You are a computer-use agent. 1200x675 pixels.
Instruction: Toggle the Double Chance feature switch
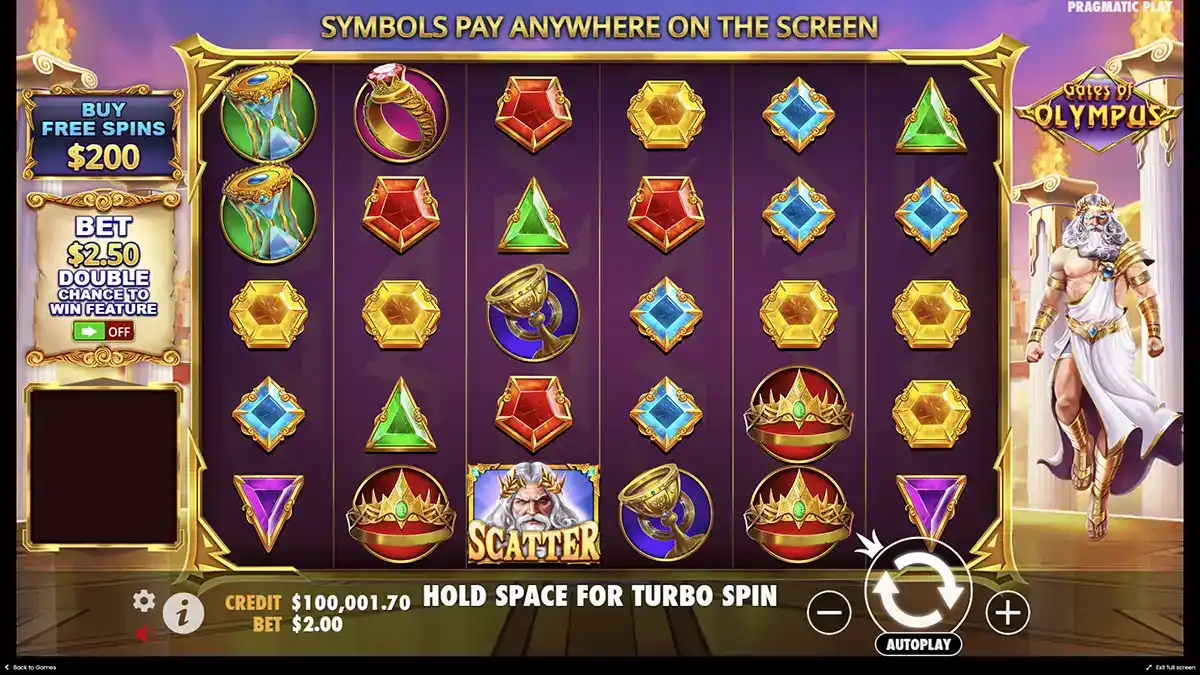click(x=103, y=332)
